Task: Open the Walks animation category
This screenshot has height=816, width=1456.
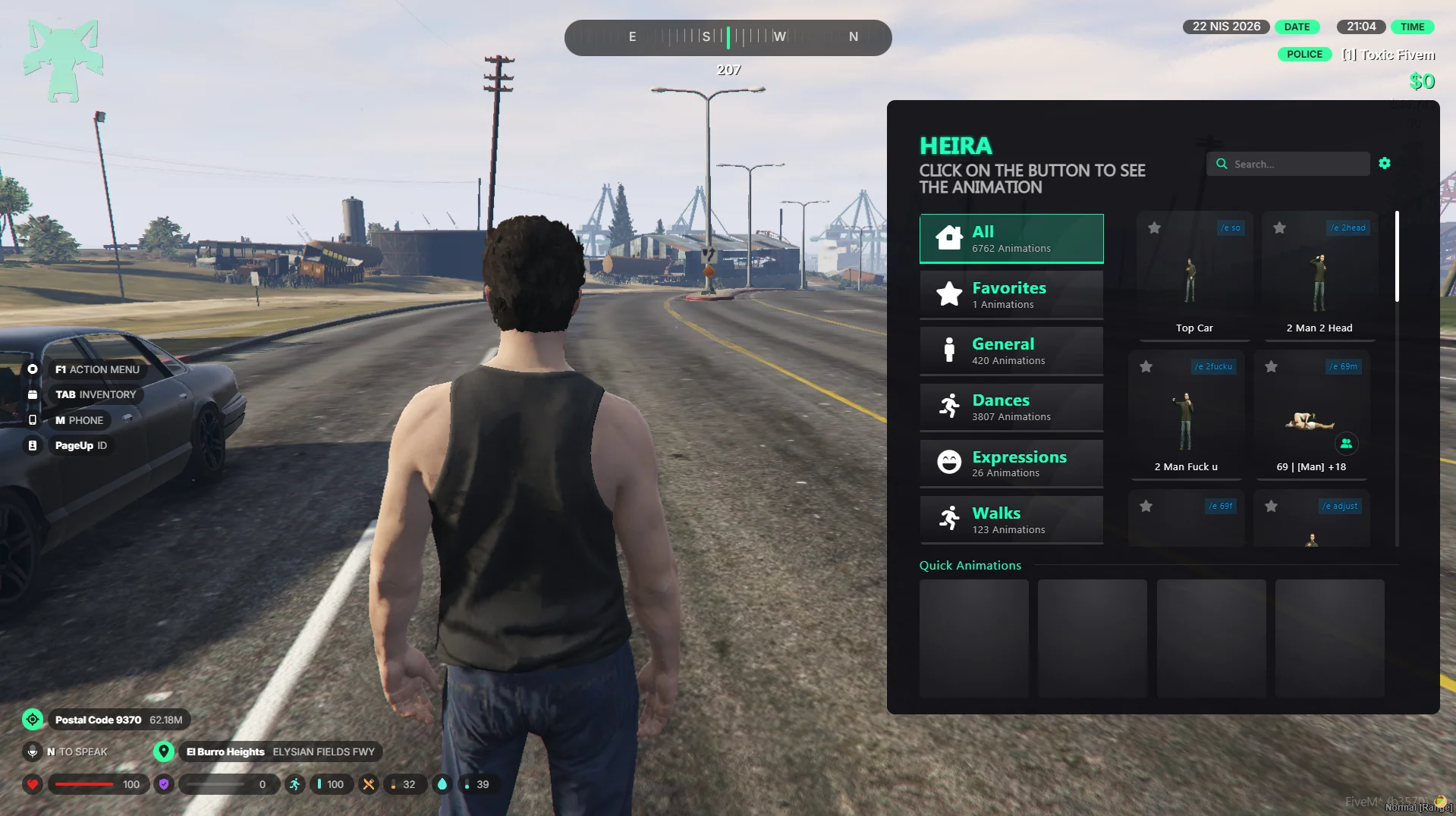Action: (x=1011, y=519)
